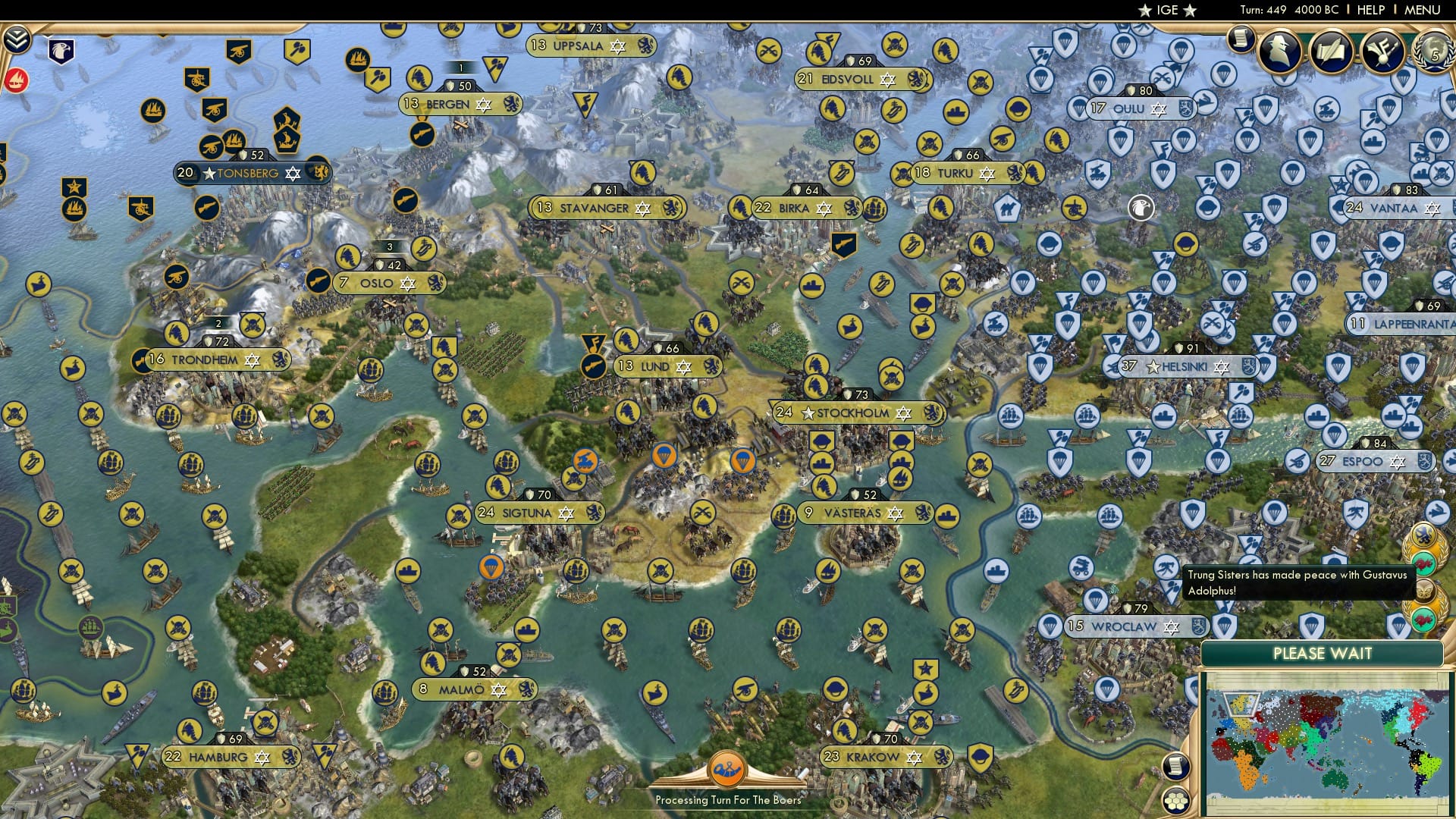This screenshot has width=1456, height=819.
Task: Select the red barbarian ship icon bottom left
Action: pyautogui.click(x=16, y=80)
